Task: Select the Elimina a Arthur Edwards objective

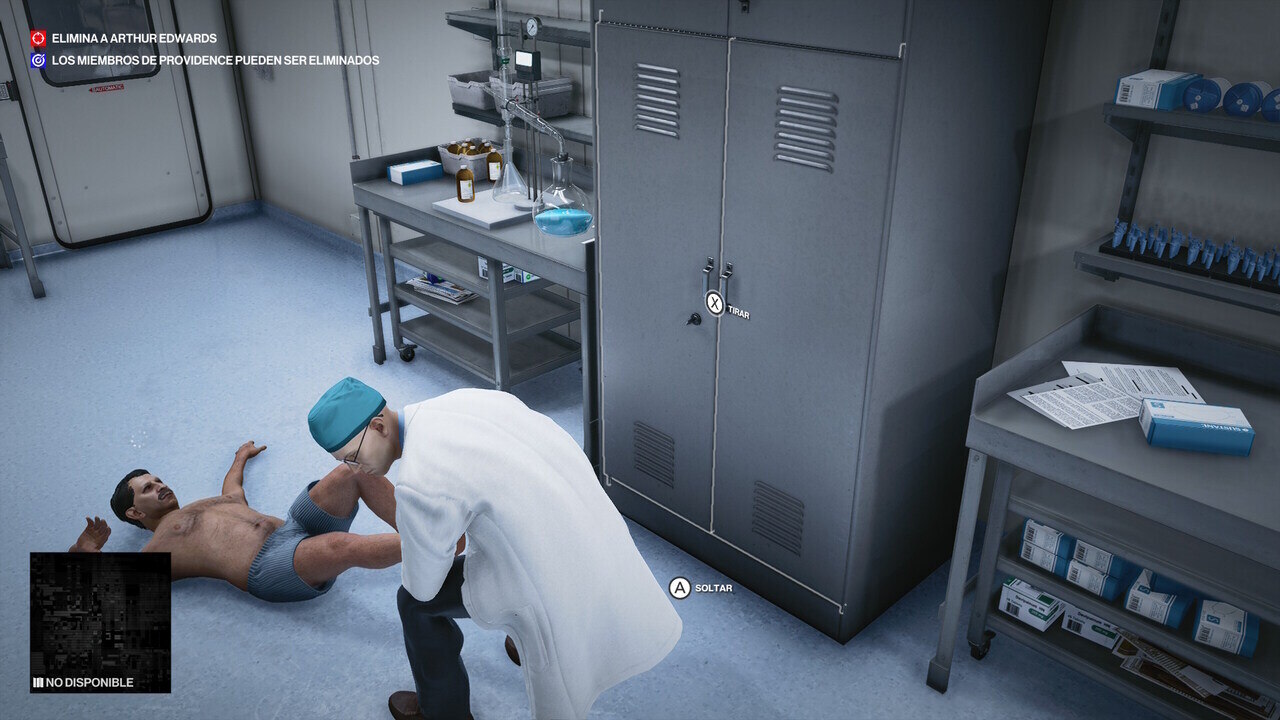Action: (x=134, y=39)
